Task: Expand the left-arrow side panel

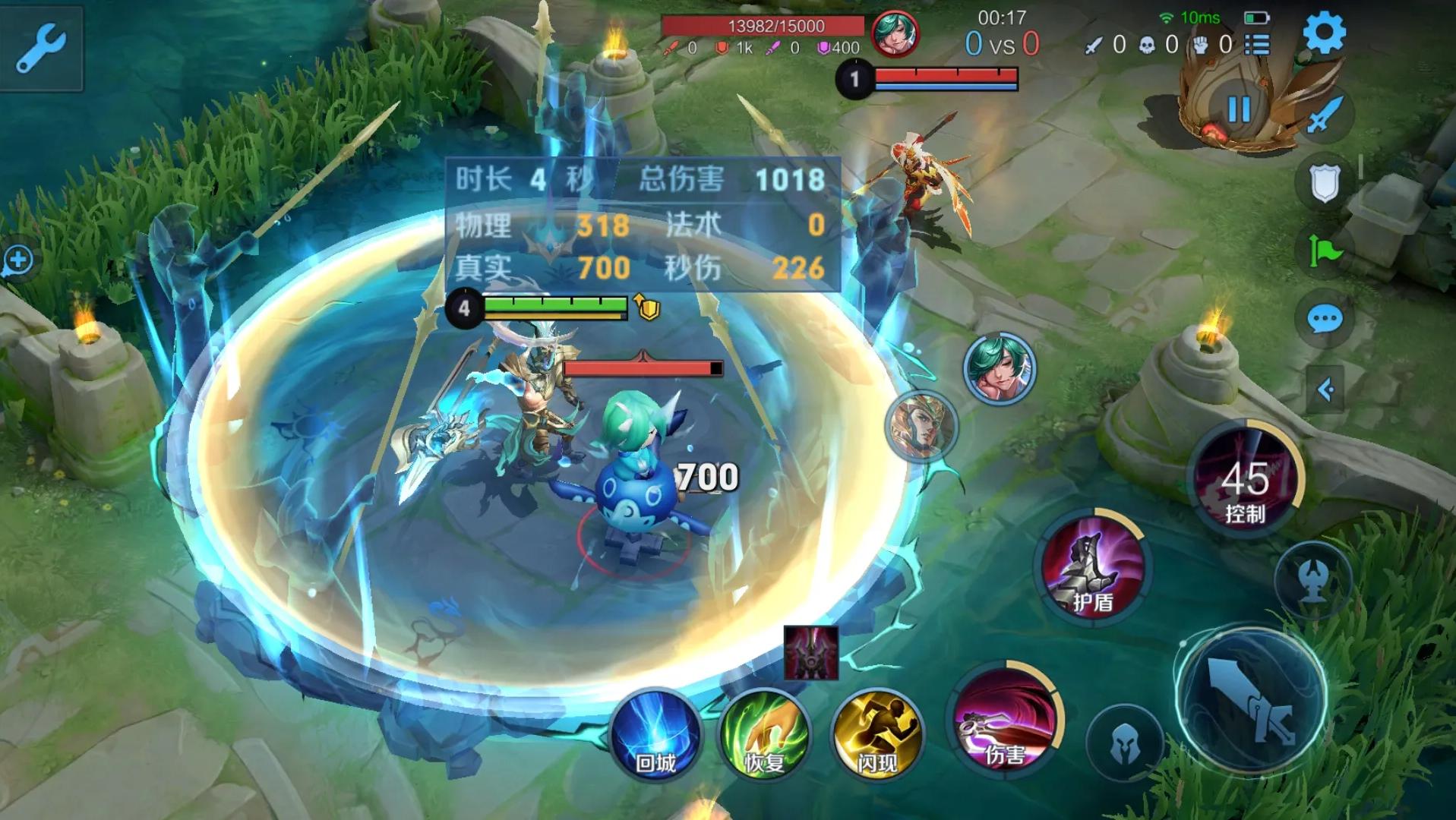Action: tap(1325, 389)
